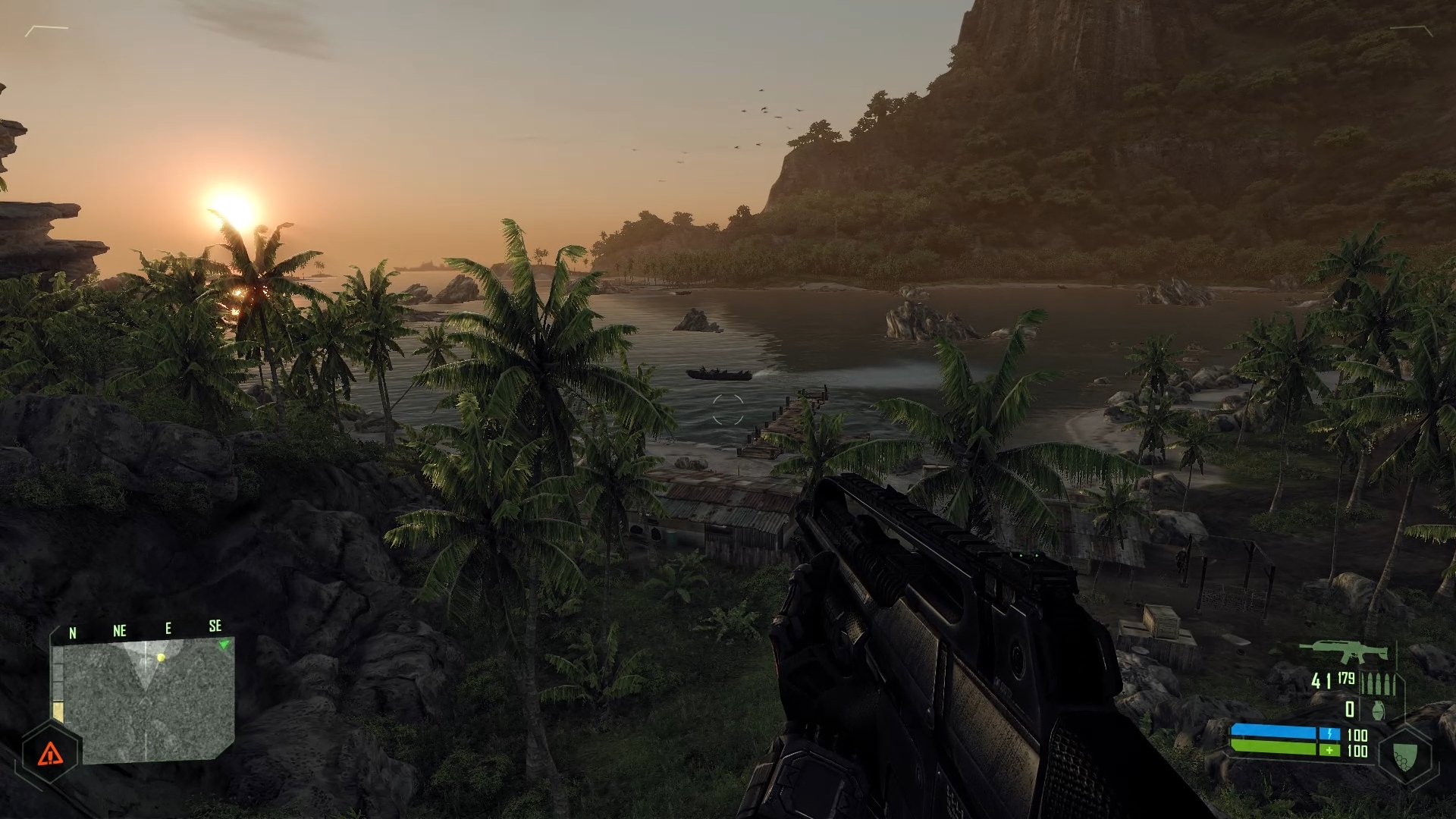This screenshot has height=819, width=1456.
Task: Select the grenade icon
Action: point(1377,710)
